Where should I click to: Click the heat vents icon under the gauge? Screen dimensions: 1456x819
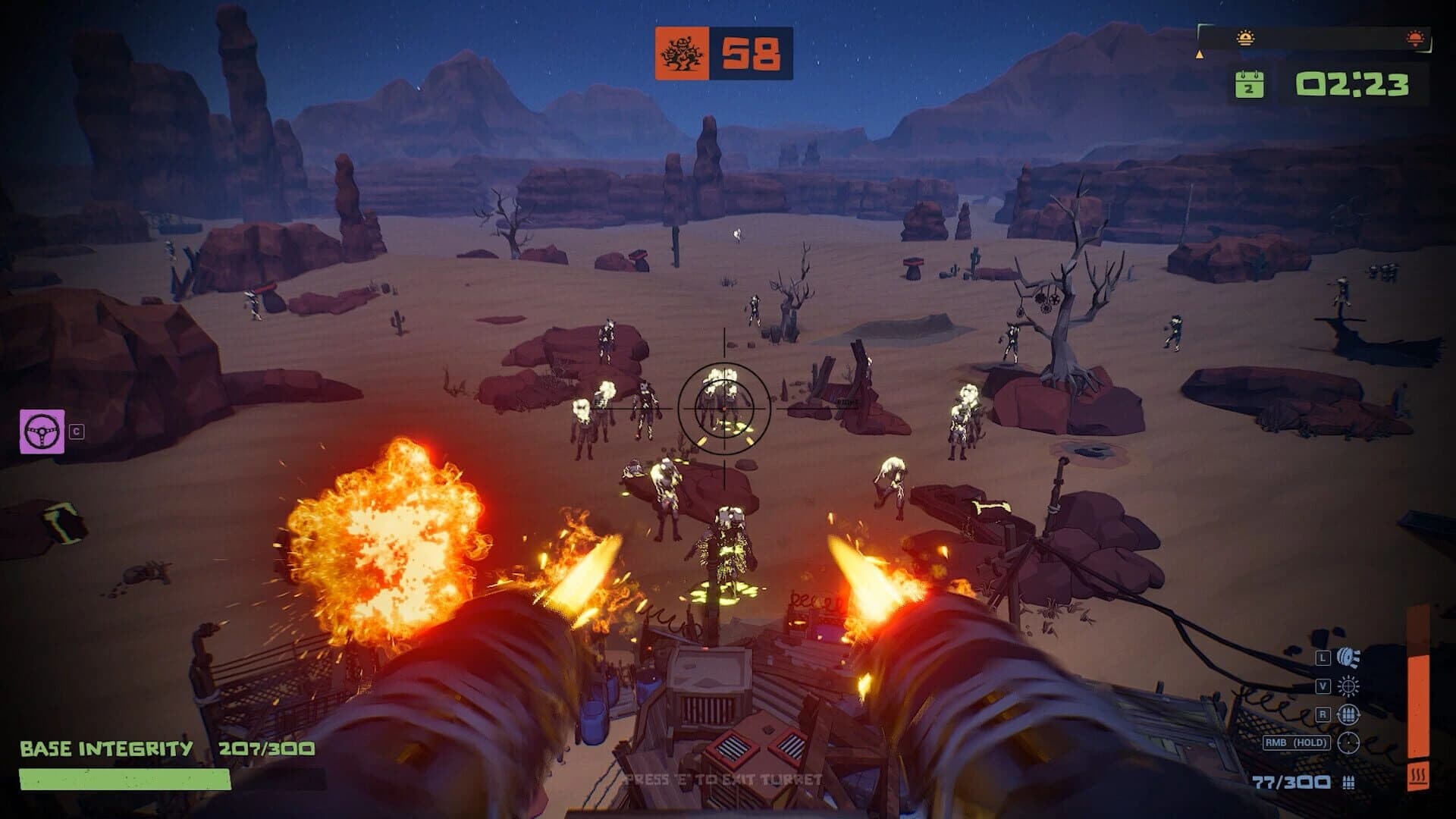(x=1420, y=774)
